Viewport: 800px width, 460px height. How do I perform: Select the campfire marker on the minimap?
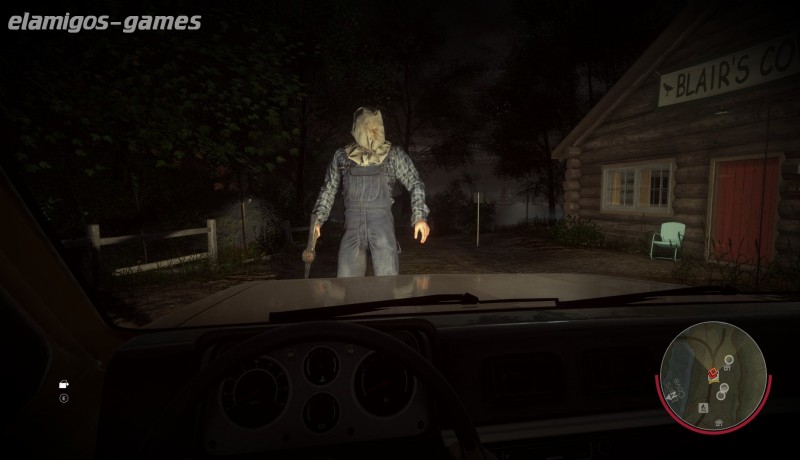(705, 409)
